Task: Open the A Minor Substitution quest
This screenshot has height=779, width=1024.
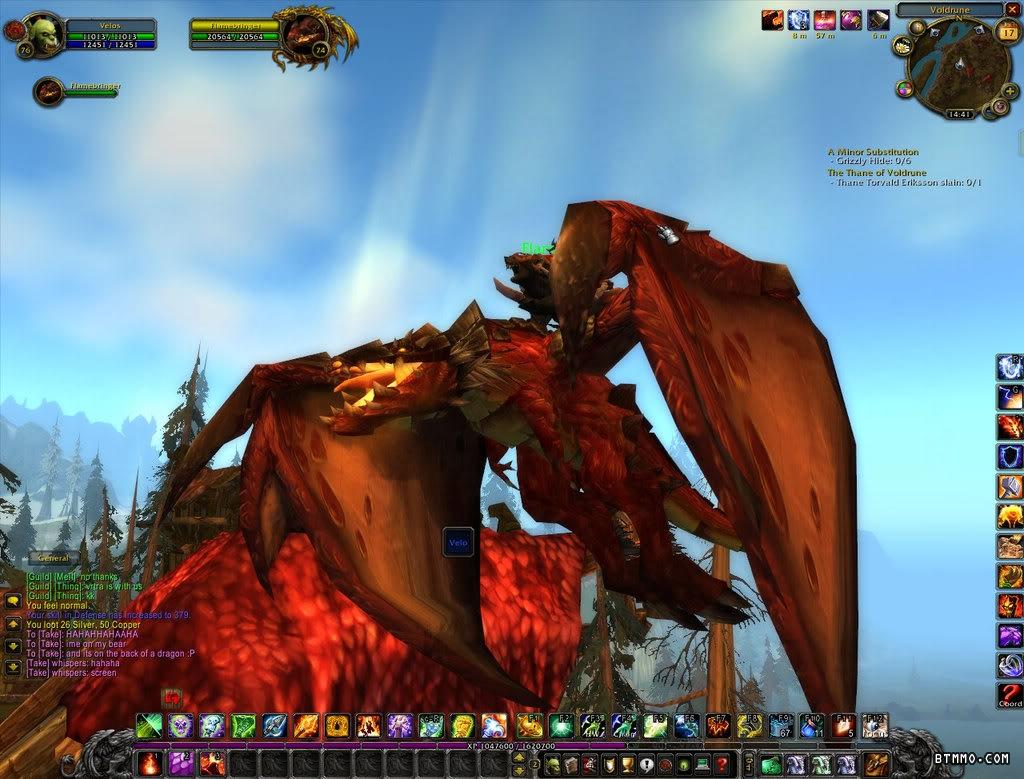Action: click(872, 152)
